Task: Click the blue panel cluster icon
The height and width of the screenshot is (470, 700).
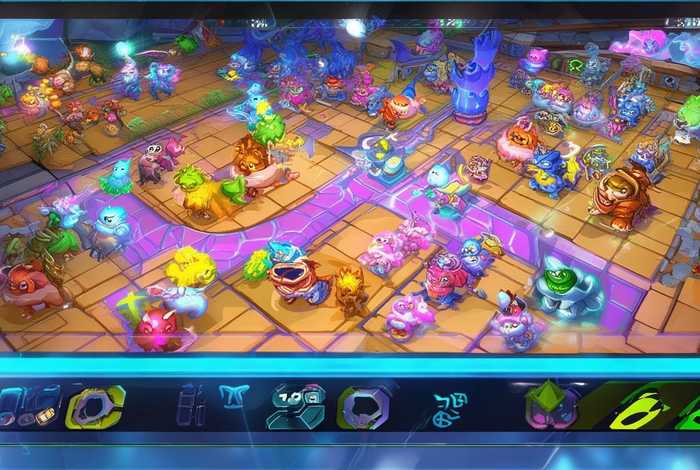Action: pos(30,406)
